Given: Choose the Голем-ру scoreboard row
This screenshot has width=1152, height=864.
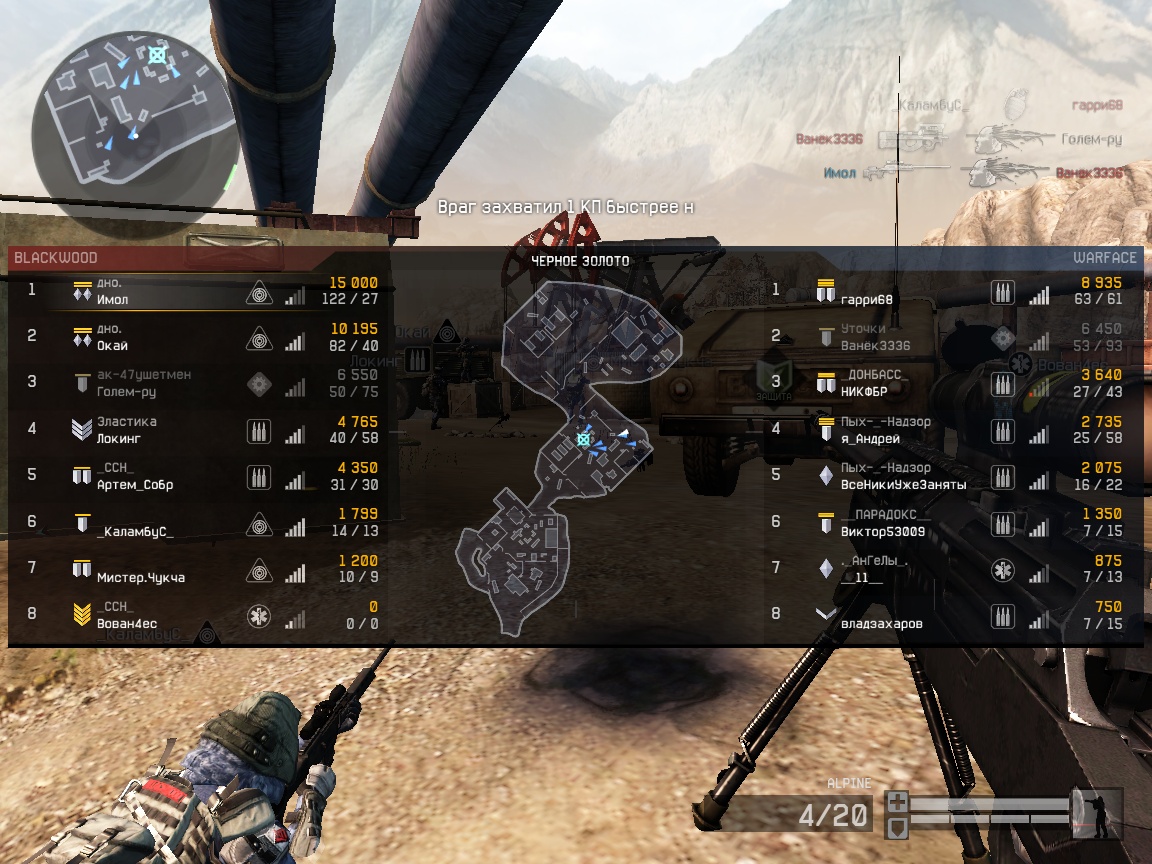Looking at the screenshot, I should [x=126, y=392].
